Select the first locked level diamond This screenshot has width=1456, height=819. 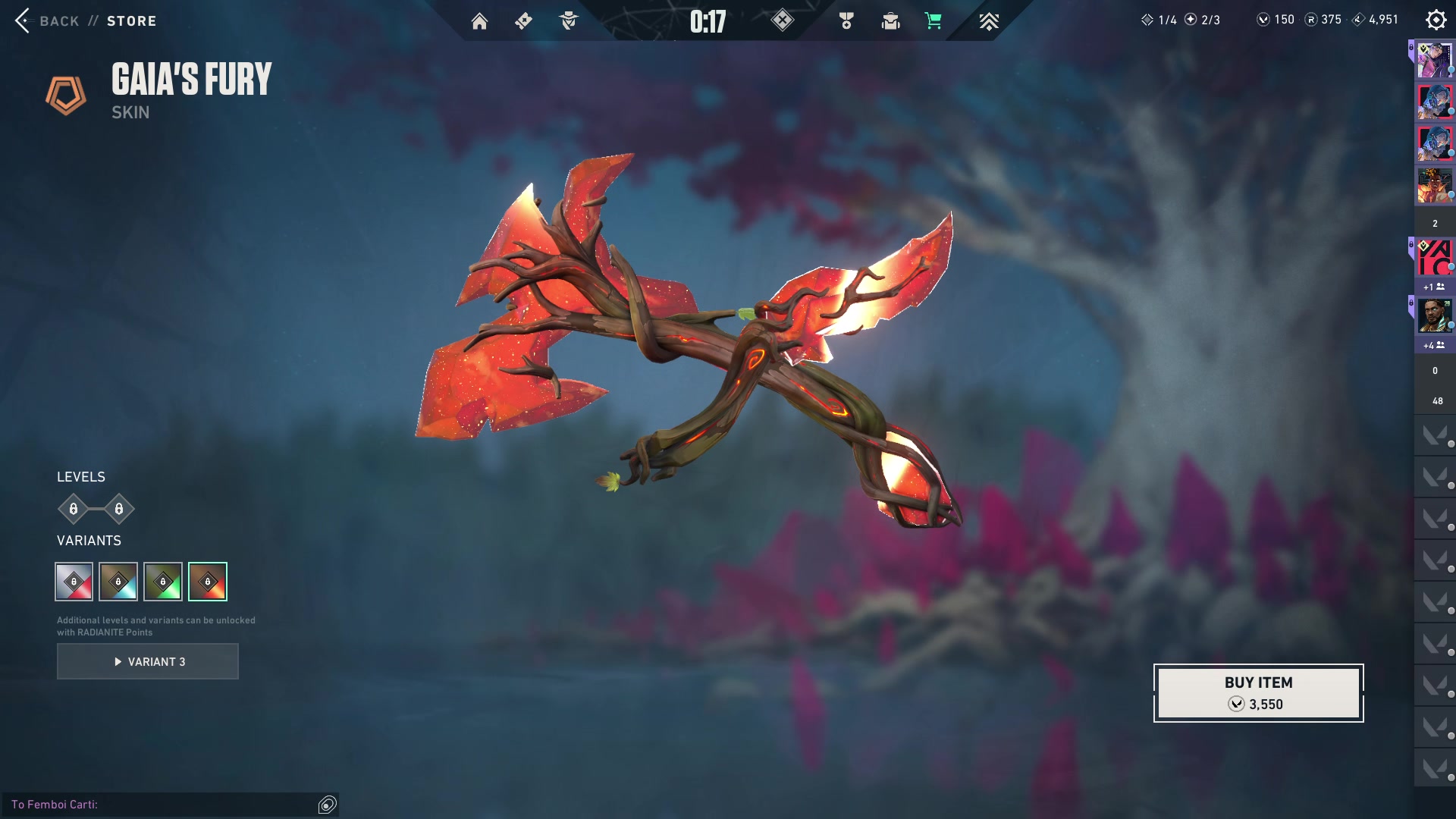(x=74, y=509)
